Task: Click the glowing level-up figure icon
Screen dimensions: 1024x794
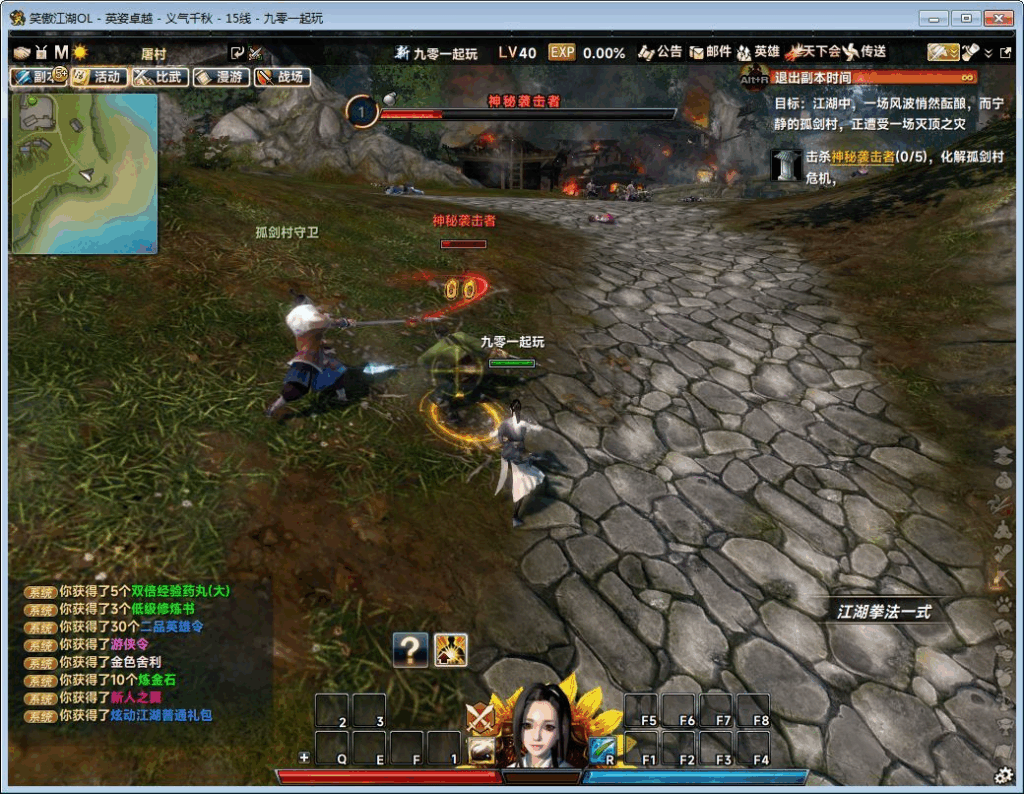Action: [x=451, y=650]
